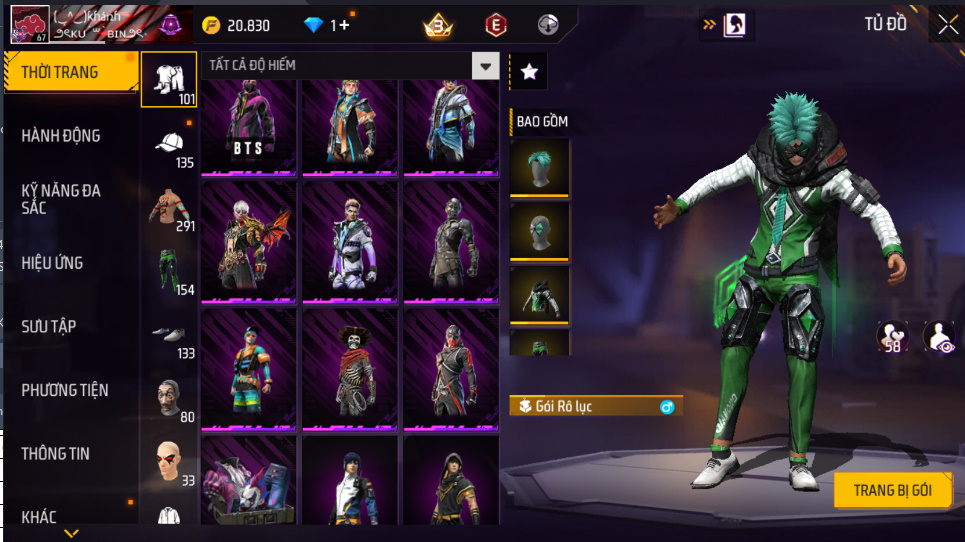Toggle the star favorites filter
Screen dimensions: 965x542
(529, 71)
